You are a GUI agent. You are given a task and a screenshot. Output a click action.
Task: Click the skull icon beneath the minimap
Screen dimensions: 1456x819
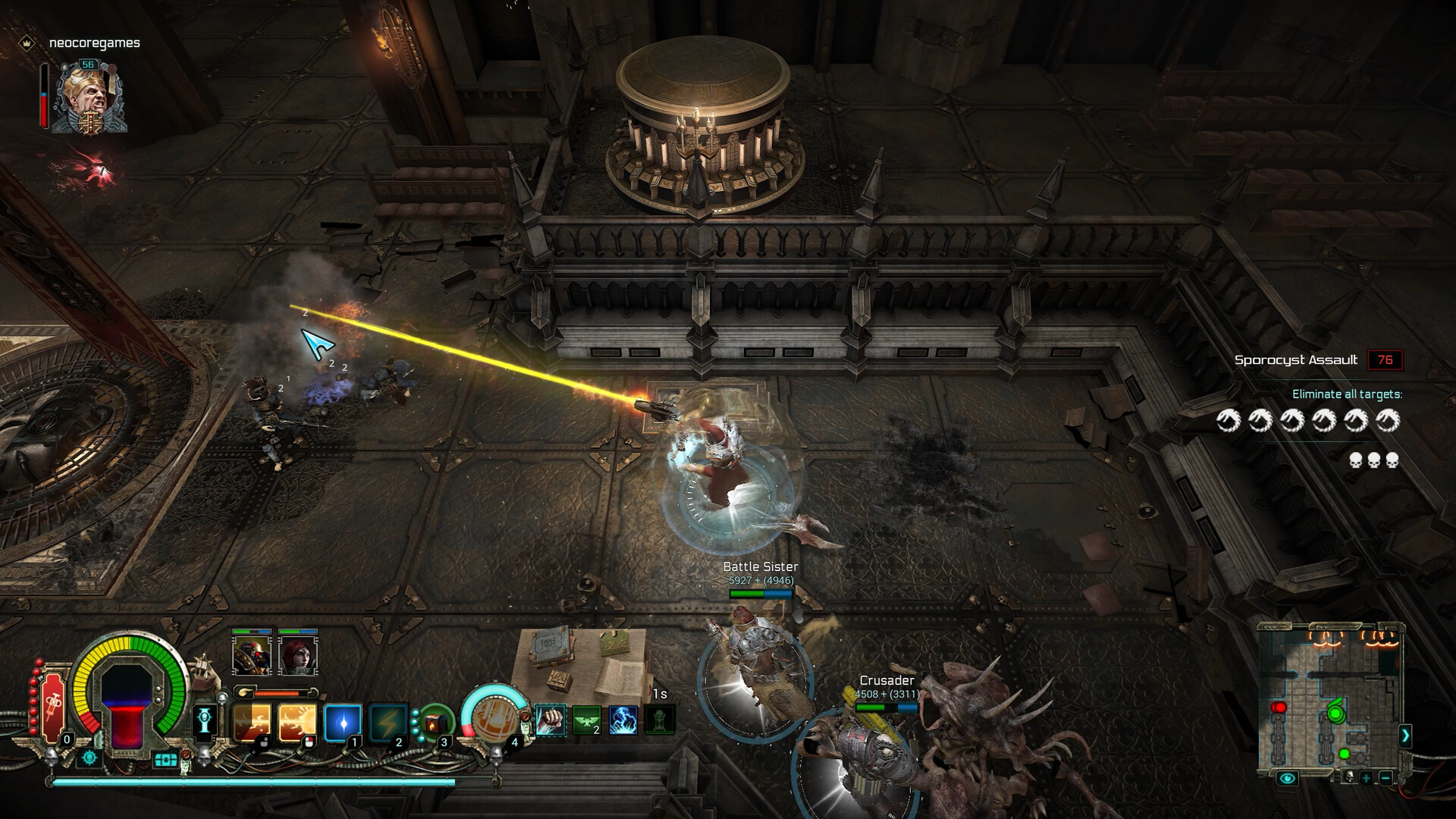click(x=1350, y=777)
